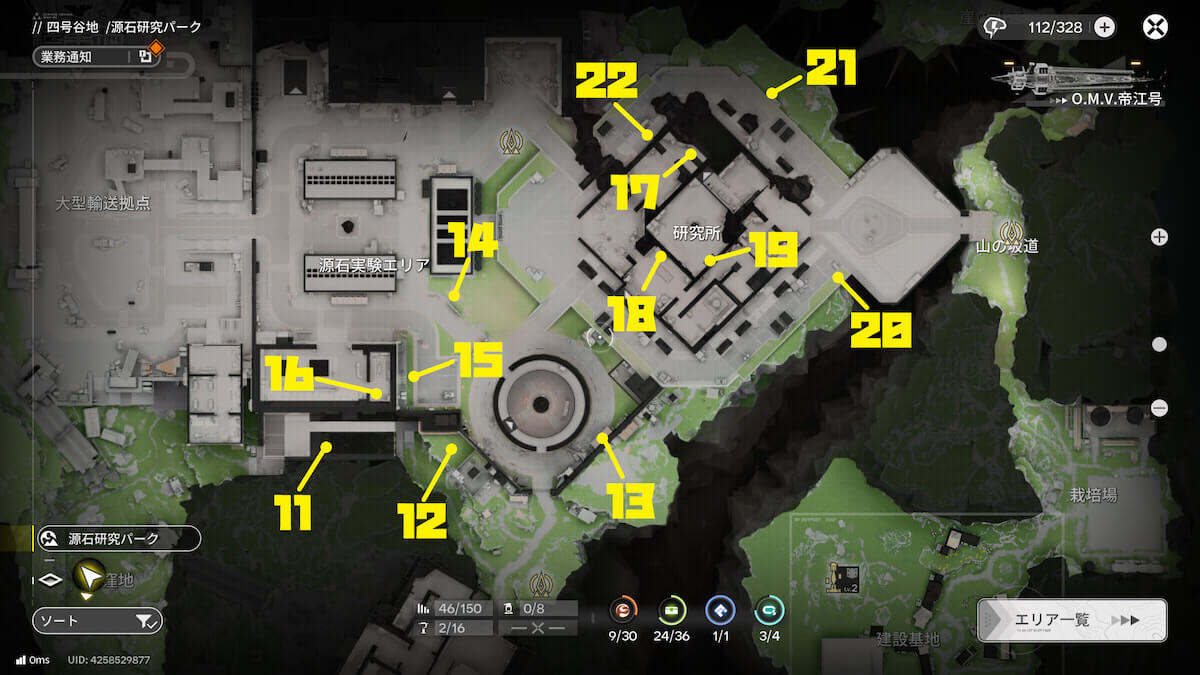Center on the yellow player arrow marker
The height and width of the screenshot is (675, 1200).
pos(89,576)
